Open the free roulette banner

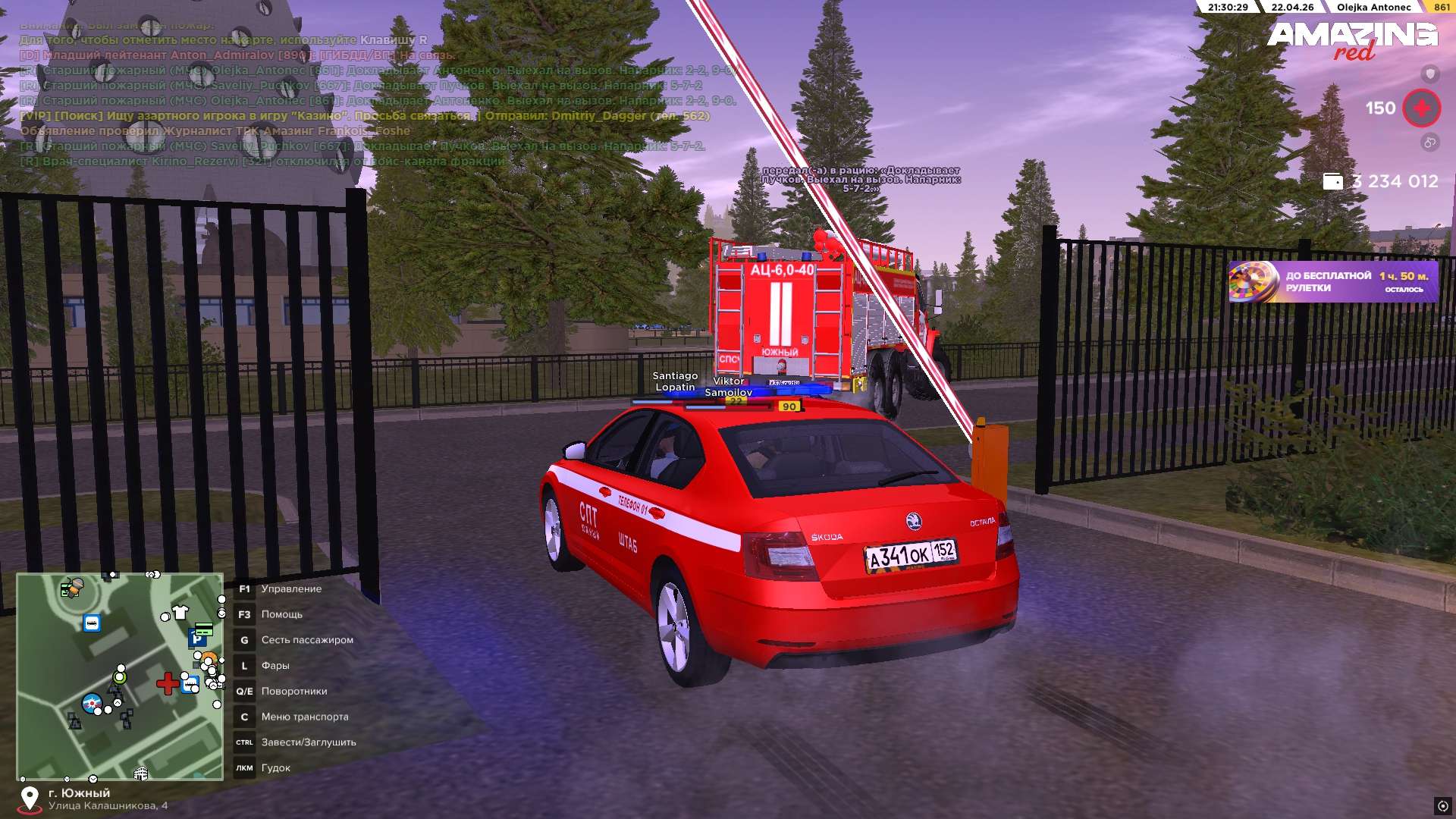(x=1333, y=282)
